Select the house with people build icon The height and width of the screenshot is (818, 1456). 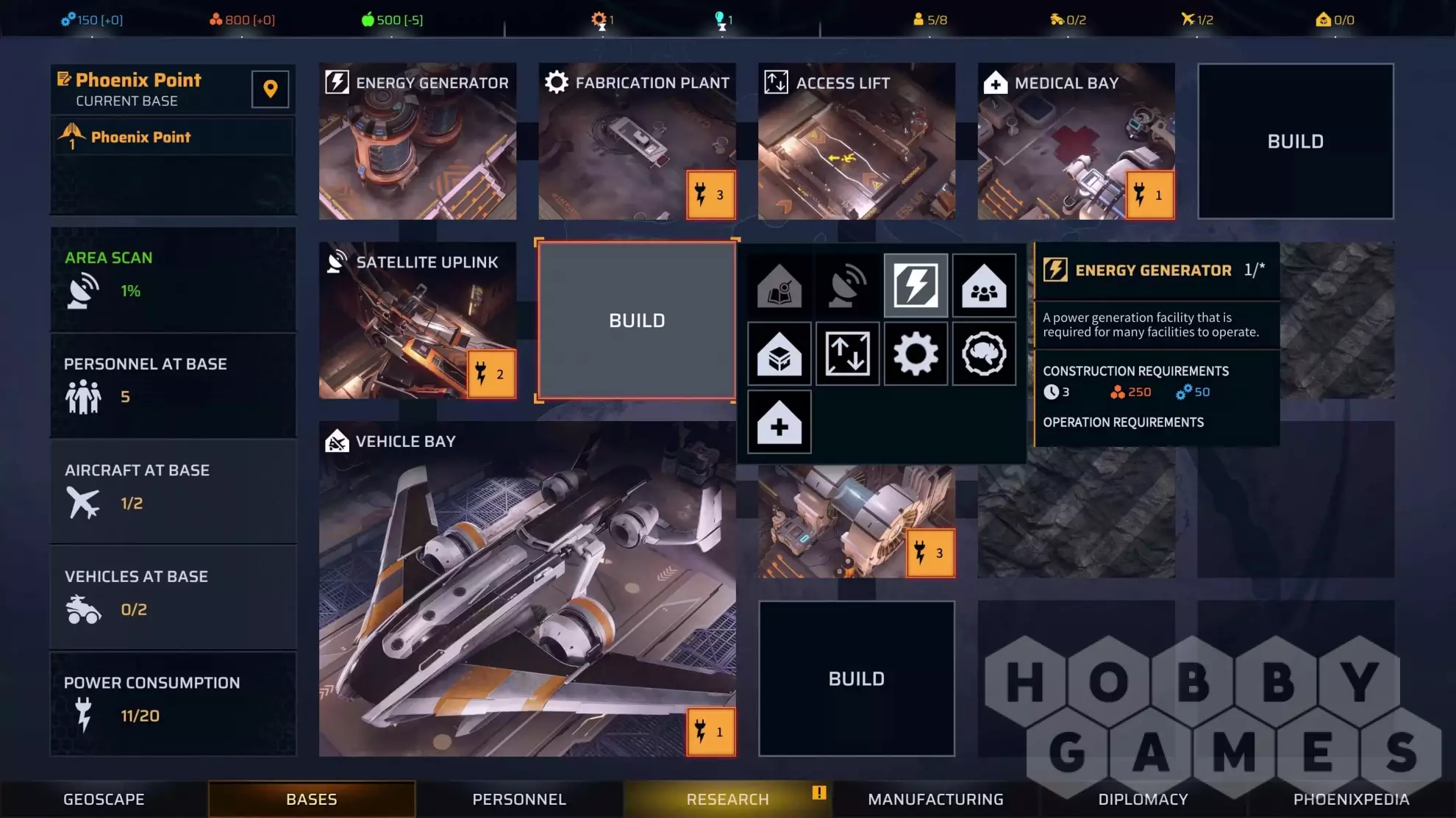coord(984,285)
